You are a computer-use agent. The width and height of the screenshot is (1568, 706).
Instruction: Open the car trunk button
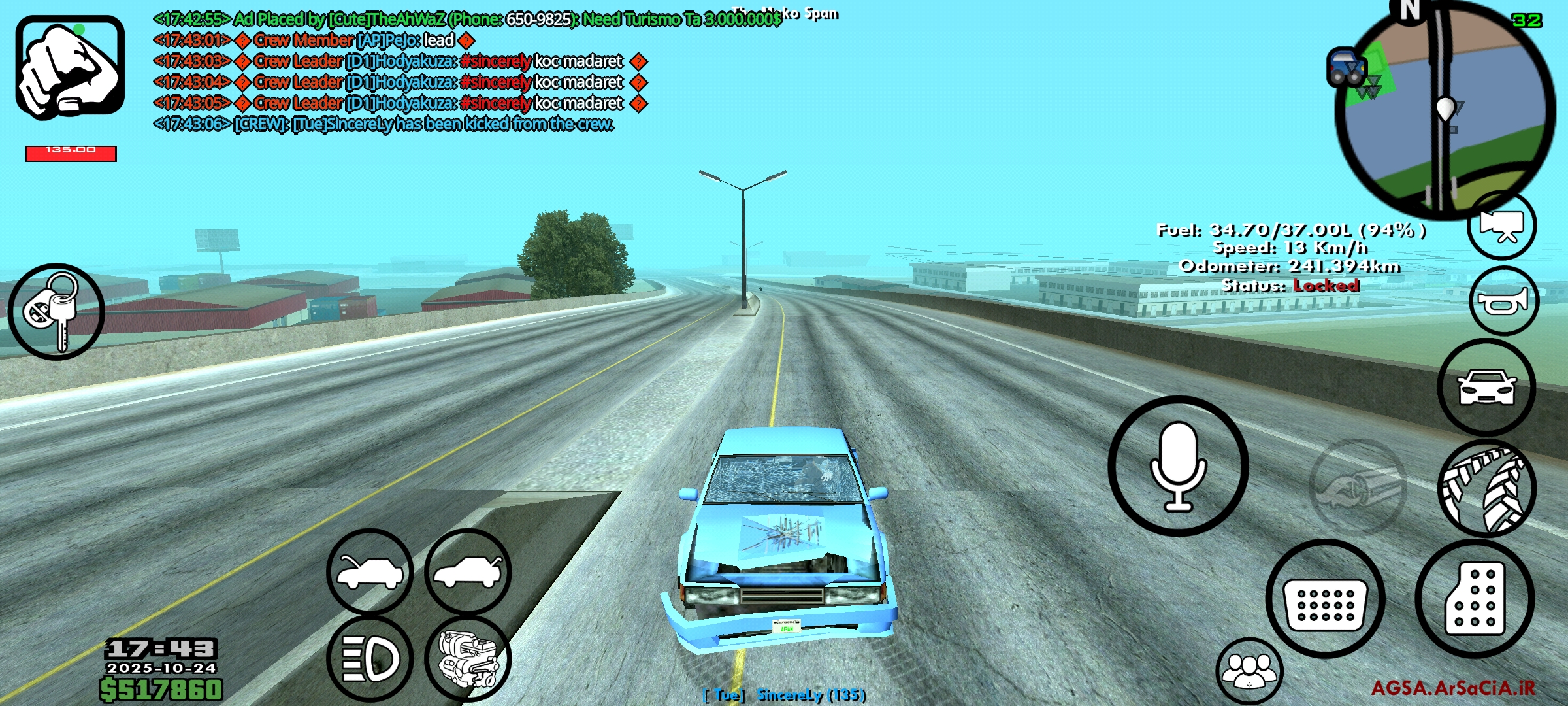click(x=468, y=572)
